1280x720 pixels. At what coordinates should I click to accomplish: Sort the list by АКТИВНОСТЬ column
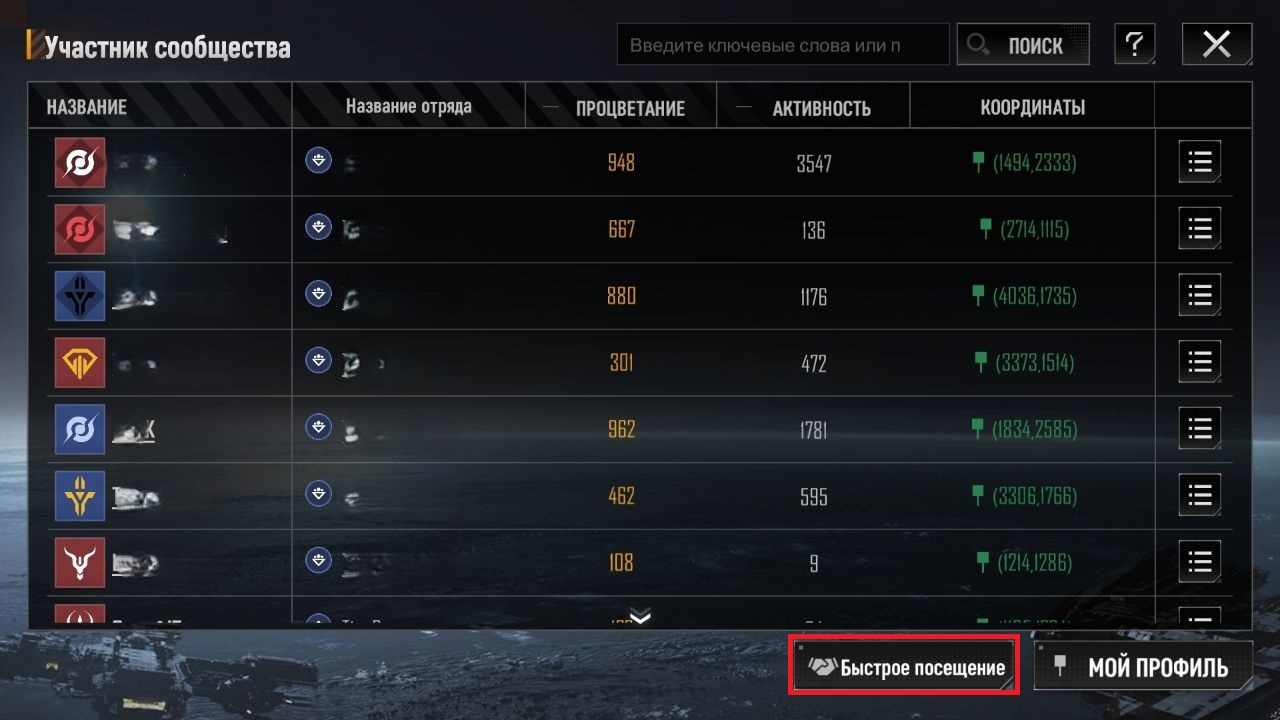[821, 108]
